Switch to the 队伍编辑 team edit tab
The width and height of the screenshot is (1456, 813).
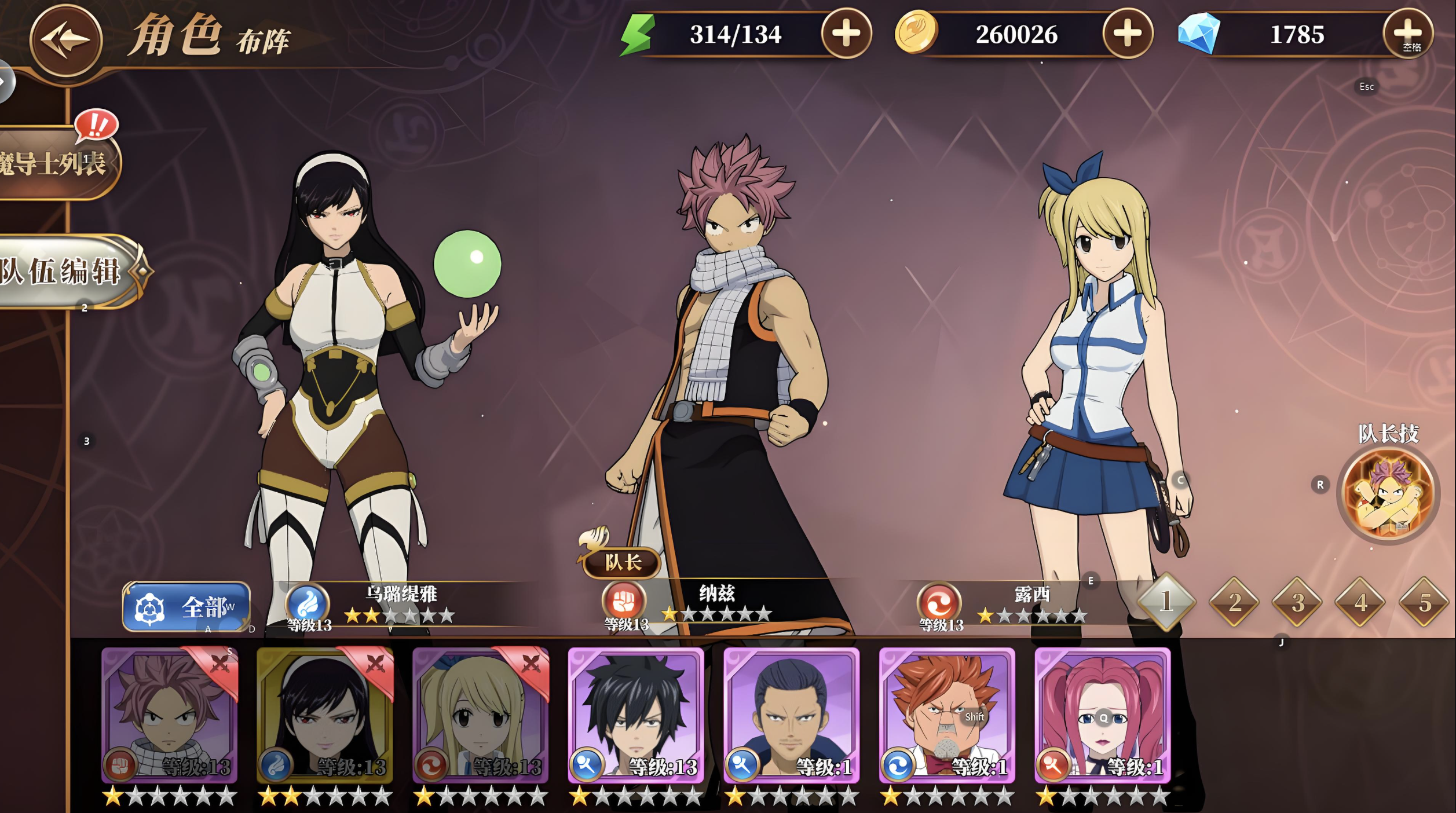tap(64, 271)
